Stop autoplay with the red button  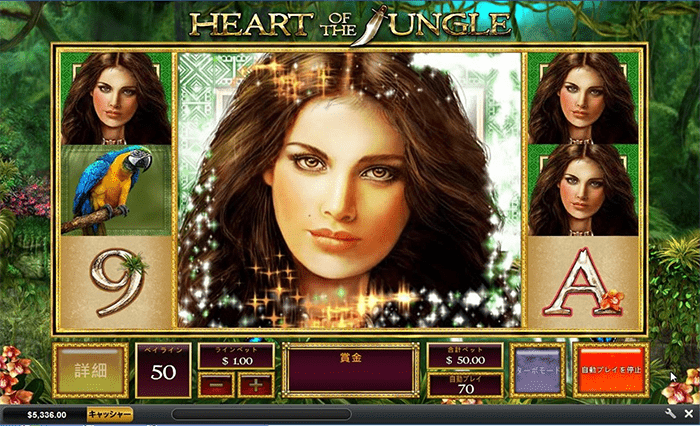[x=611, y=370]
